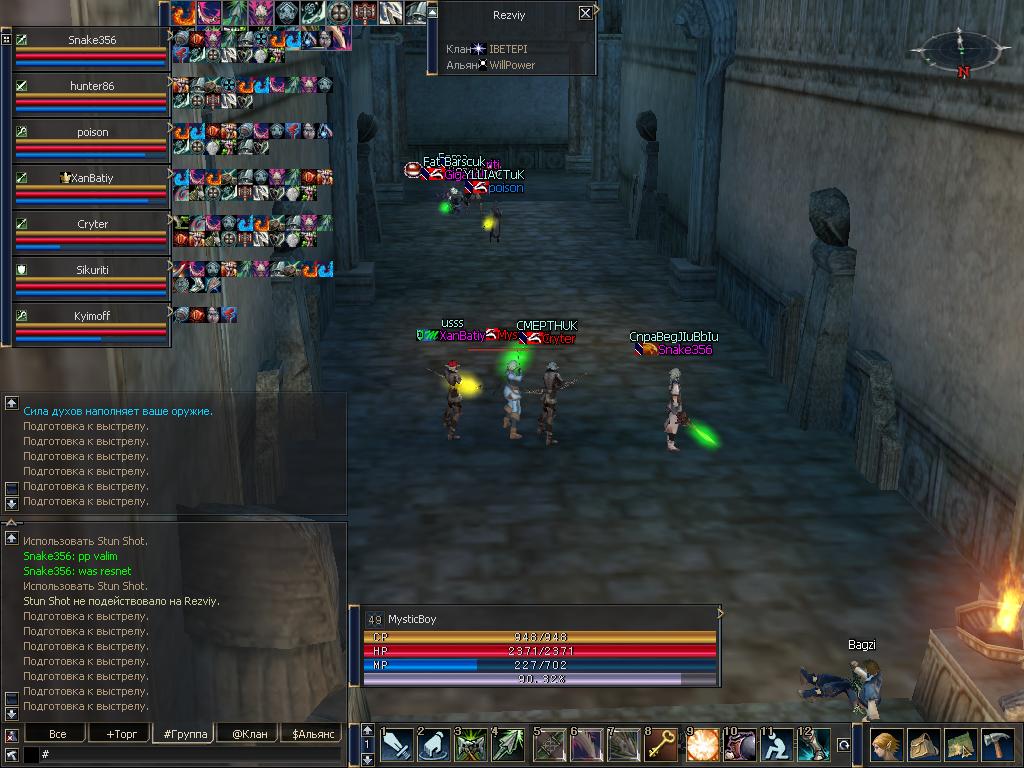Switch to the Все chat tab

[x=58, y=734]
